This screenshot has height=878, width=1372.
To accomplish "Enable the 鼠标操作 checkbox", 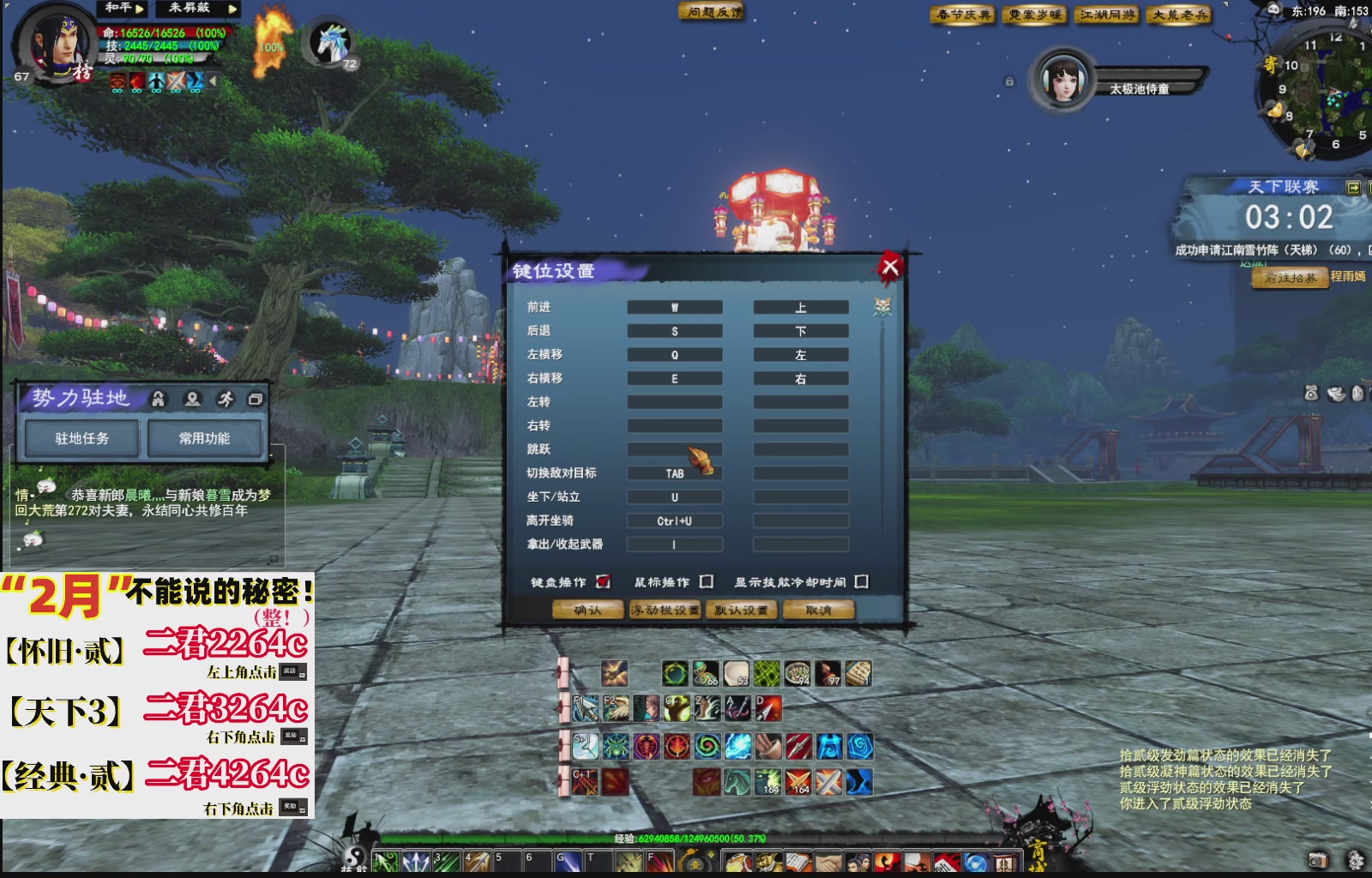I will pyautogui.click(x=706, y=580).
